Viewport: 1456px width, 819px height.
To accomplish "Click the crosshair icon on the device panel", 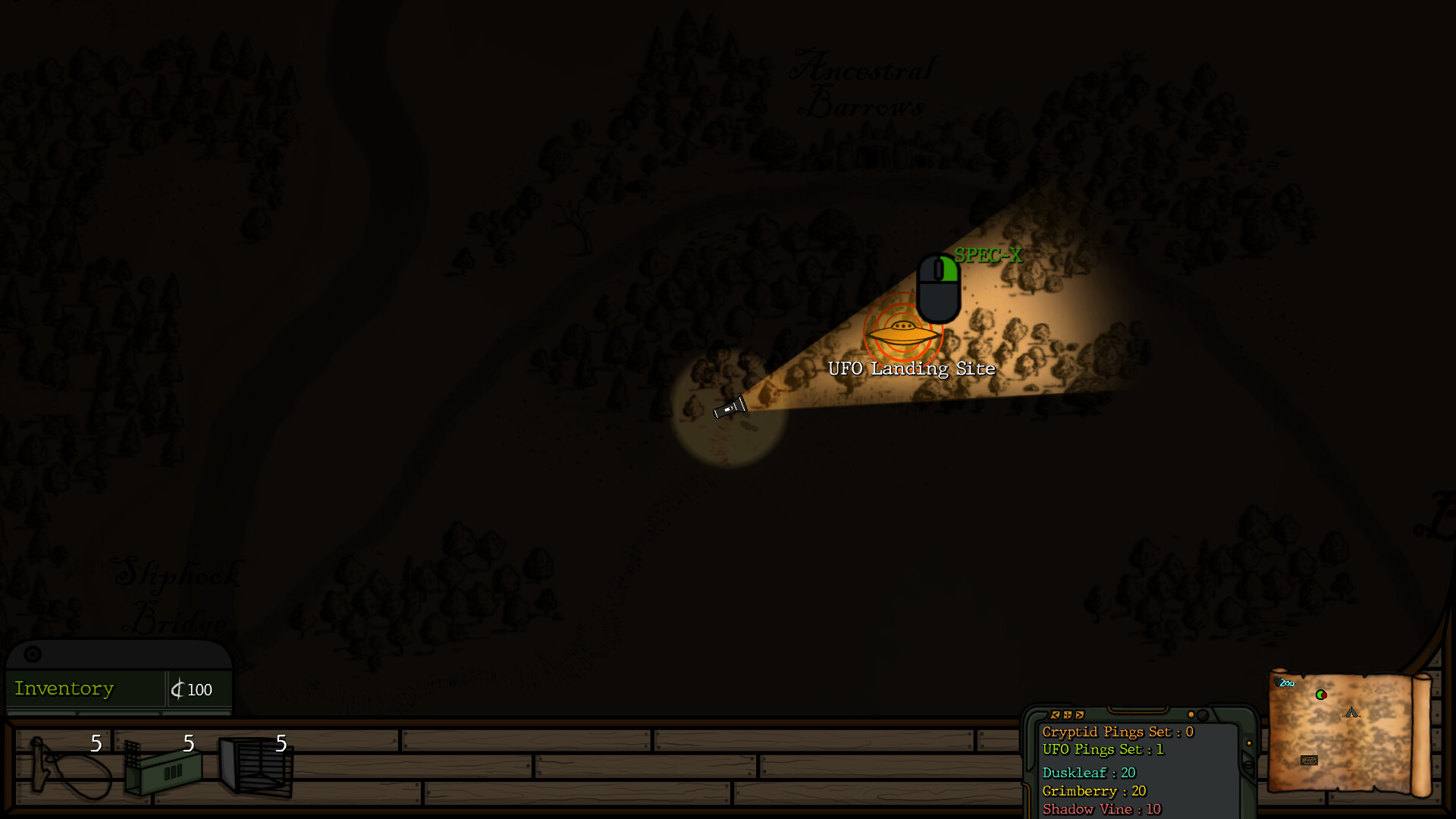I will 1067,714.
